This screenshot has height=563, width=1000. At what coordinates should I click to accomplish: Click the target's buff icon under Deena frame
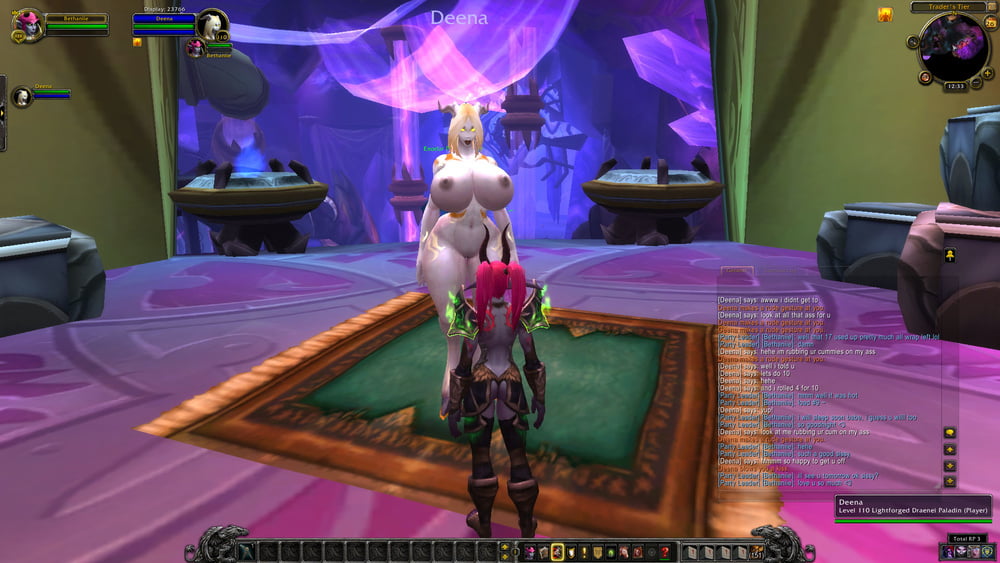[x=138, y=43]
